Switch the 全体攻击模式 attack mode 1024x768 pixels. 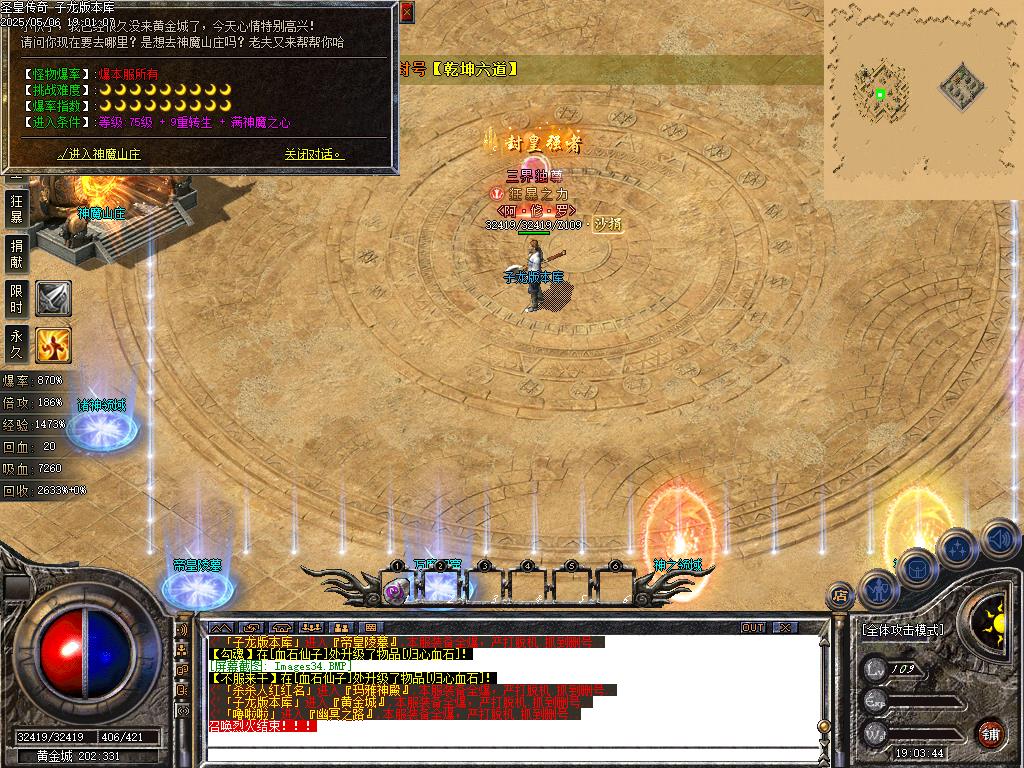tap(902, 630)
